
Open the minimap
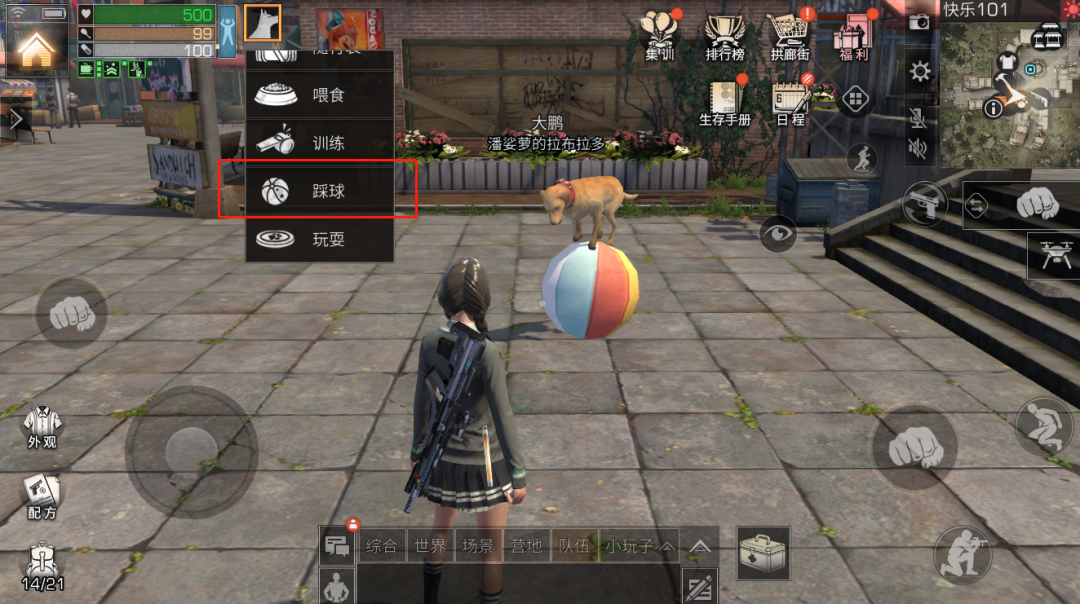pos(1008,82)
